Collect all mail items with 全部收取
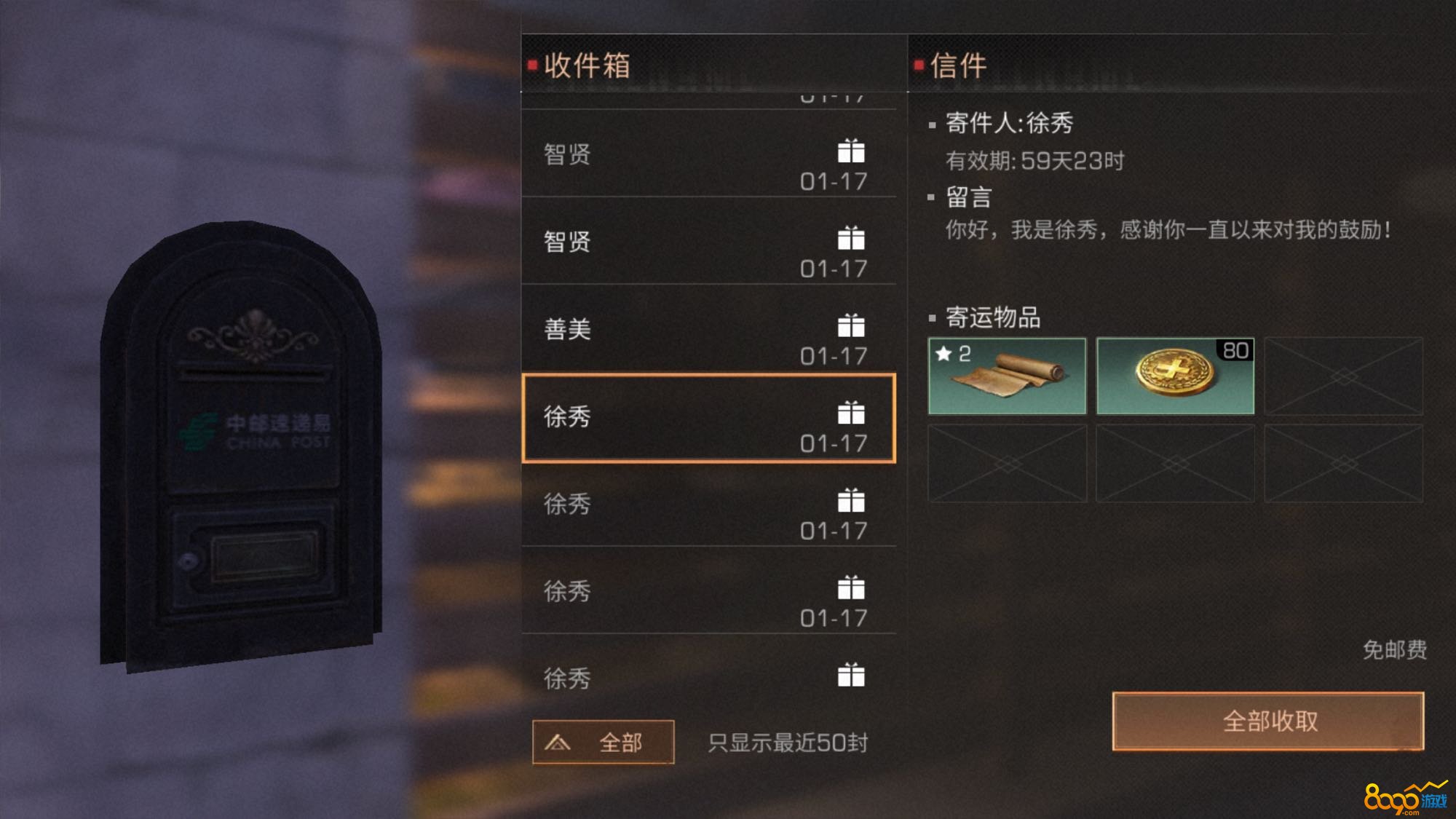The height and width of the screenshot is (819, 1456). tap(1268, 721)
